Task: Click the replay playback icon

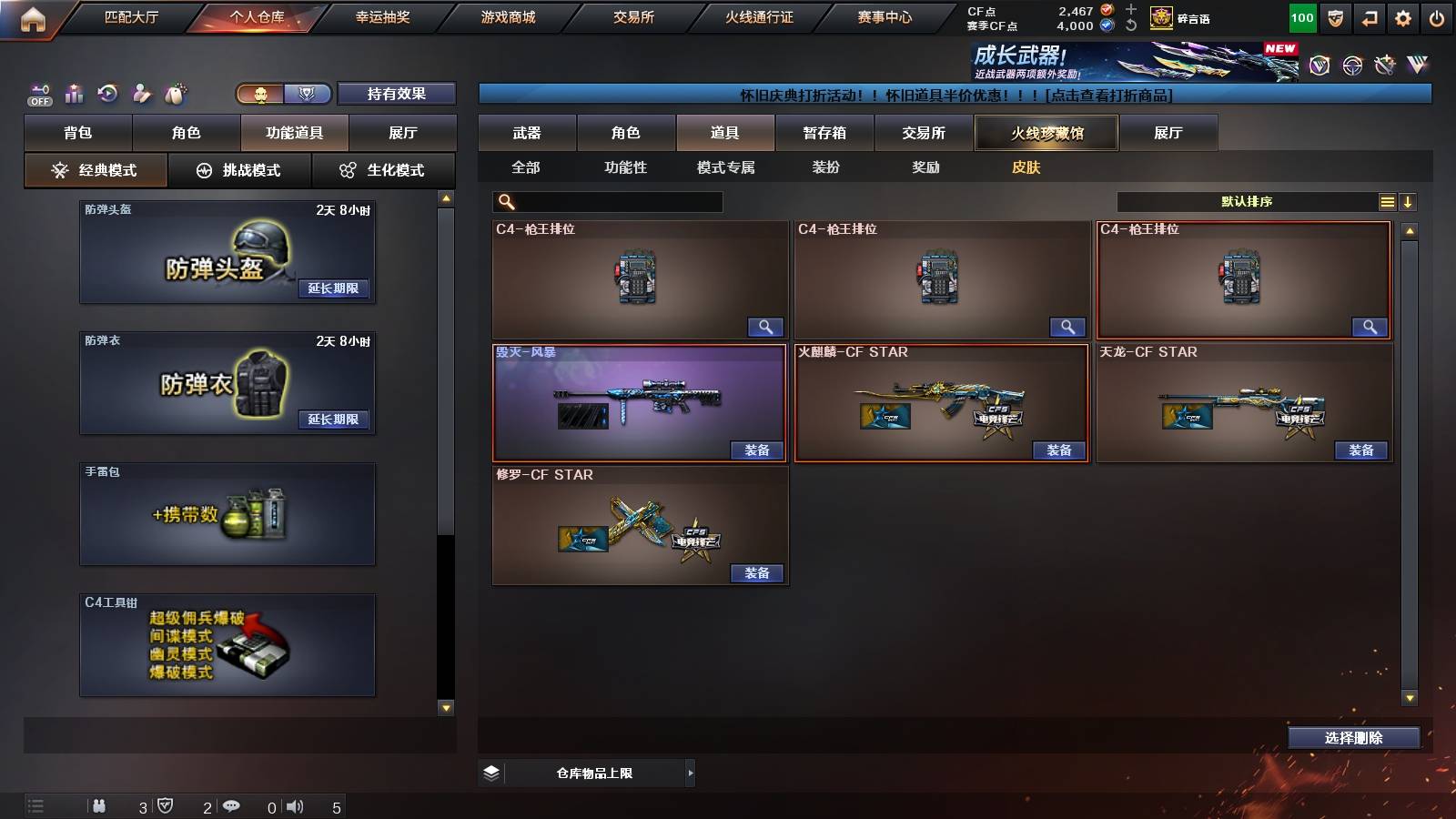Action: tap(108, 93)
